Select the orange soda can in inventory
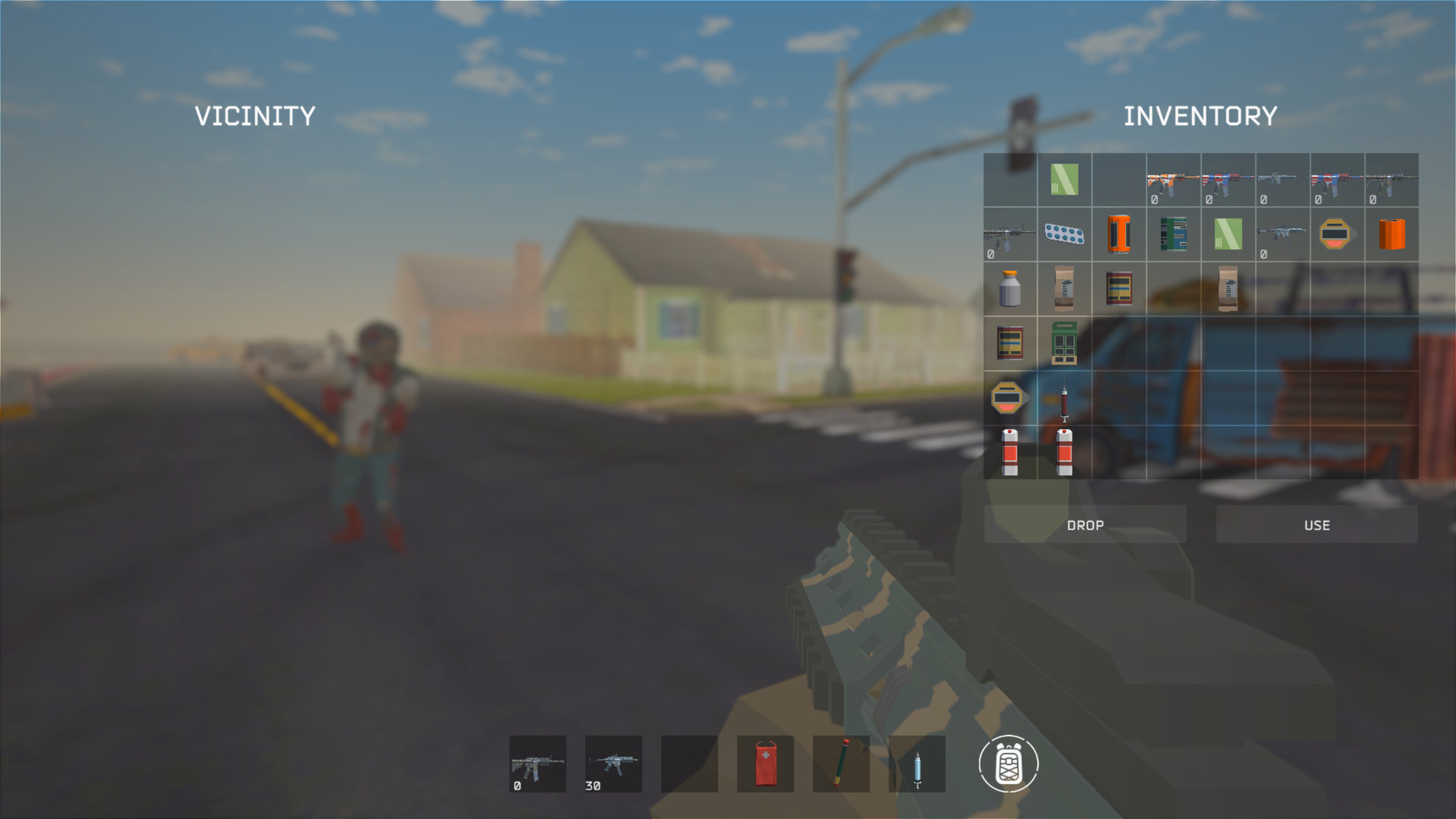1456x819 pixels. click(1119, 234)
